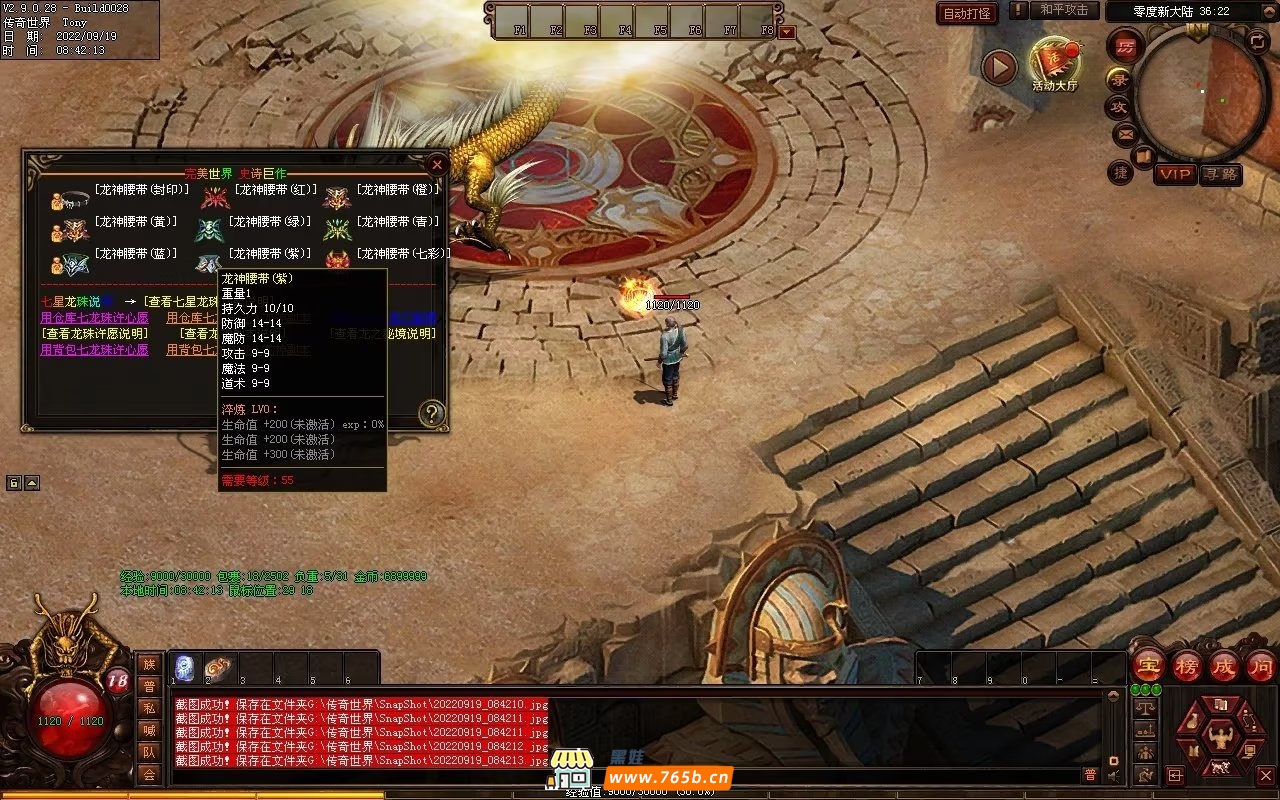Image resolution: width=1280 pixels, height=800 pixels.
Task: Select the 龙神腰带(封印) belt entry
Action: point(141,190)
